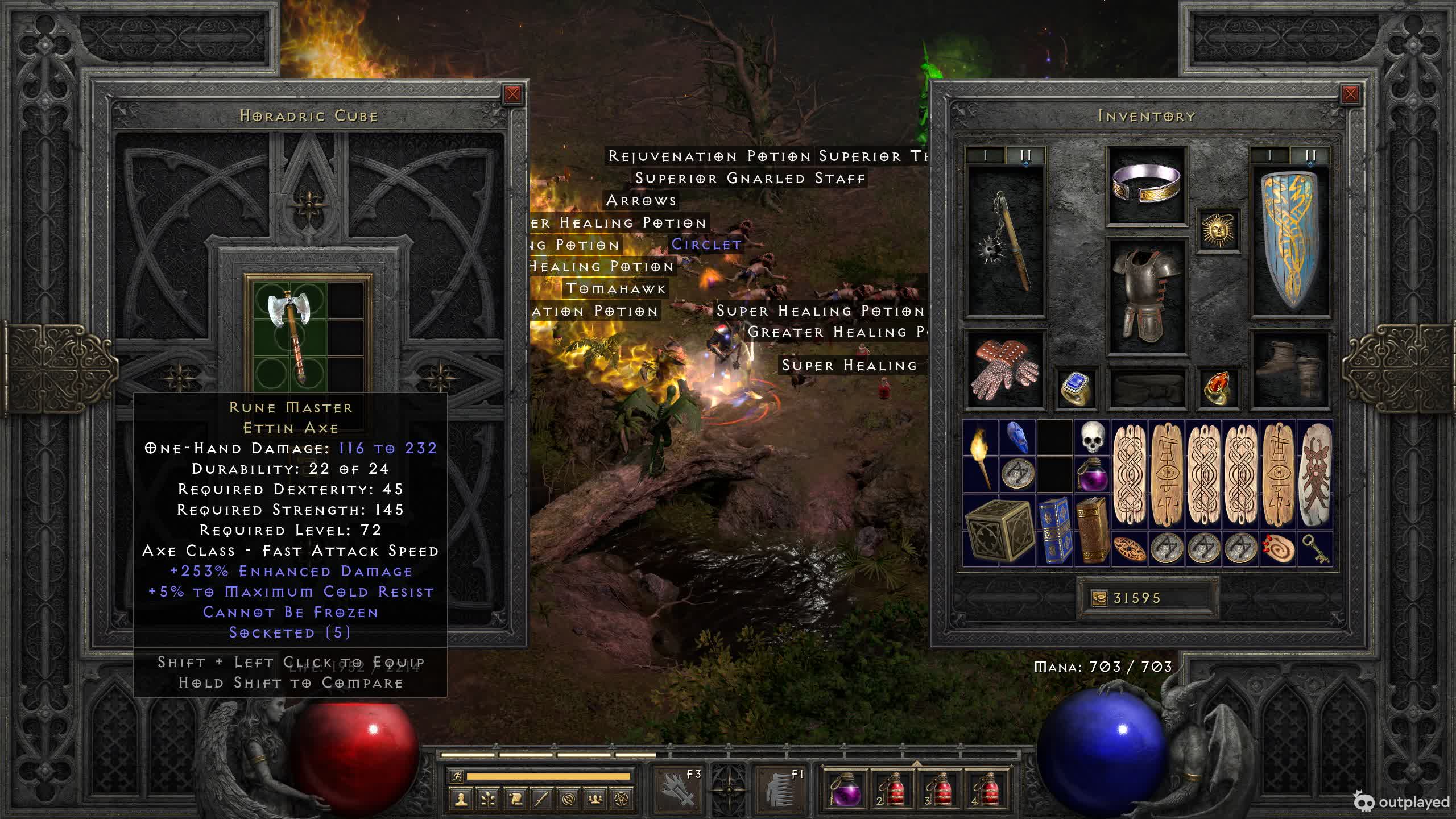
Task: Select the torch charm in inventory
Action: point(981,456)
